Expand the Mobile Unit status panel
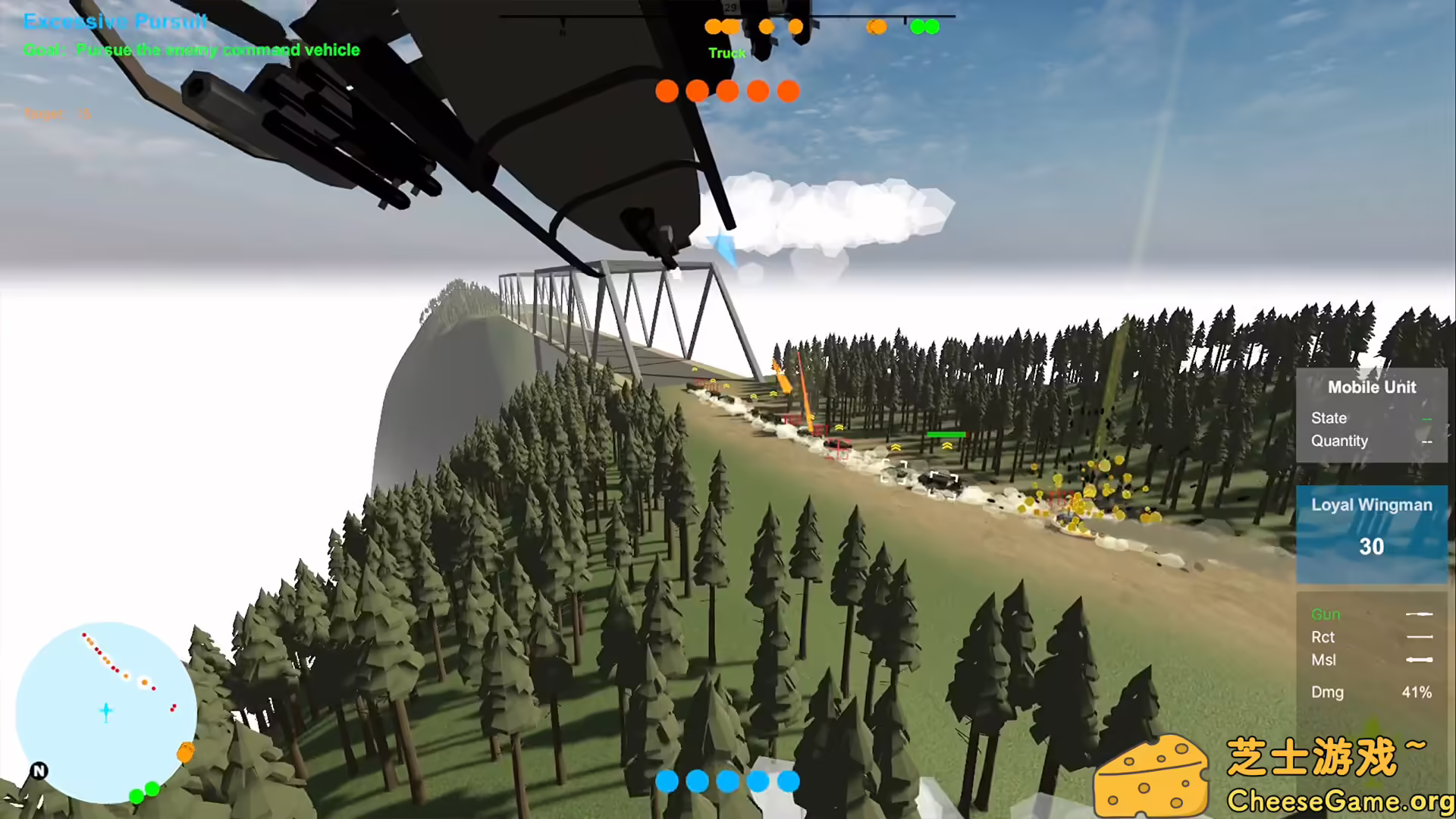 click(x=1371, y=387)
